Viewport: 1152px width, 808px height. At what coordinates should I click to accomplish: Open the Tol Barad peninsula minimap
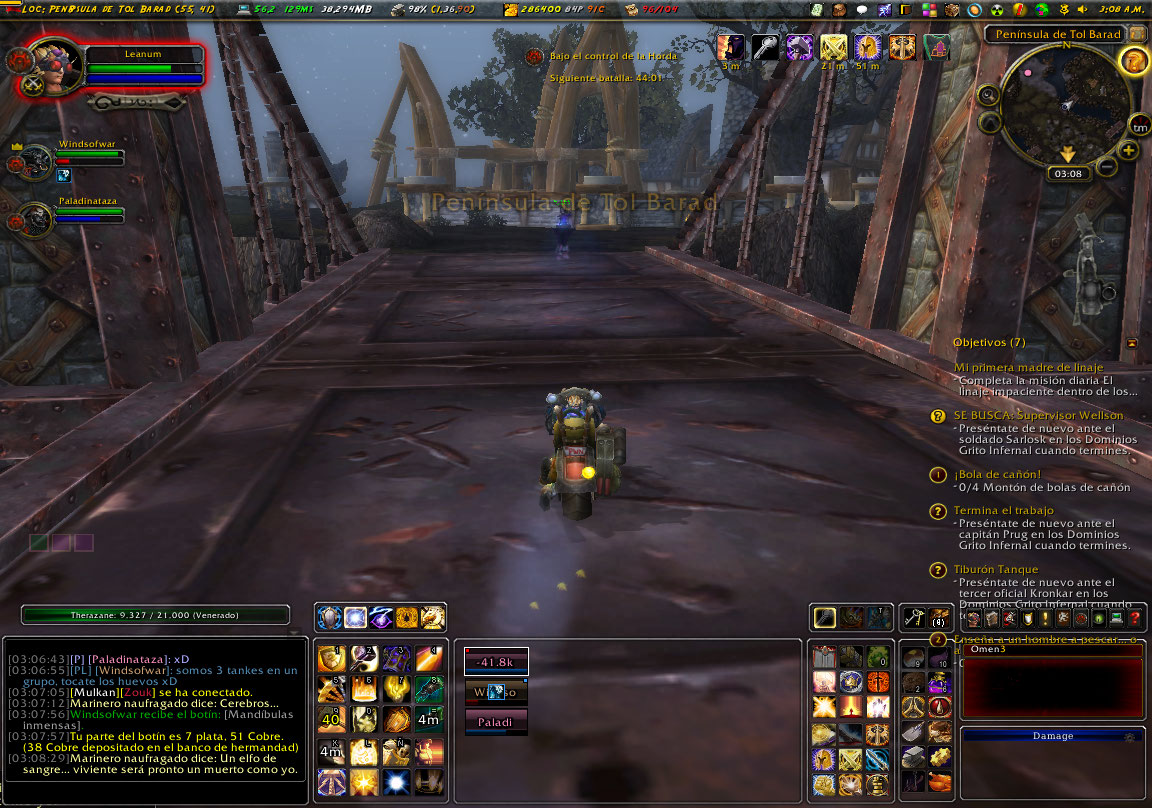[x=1066, y=105]
